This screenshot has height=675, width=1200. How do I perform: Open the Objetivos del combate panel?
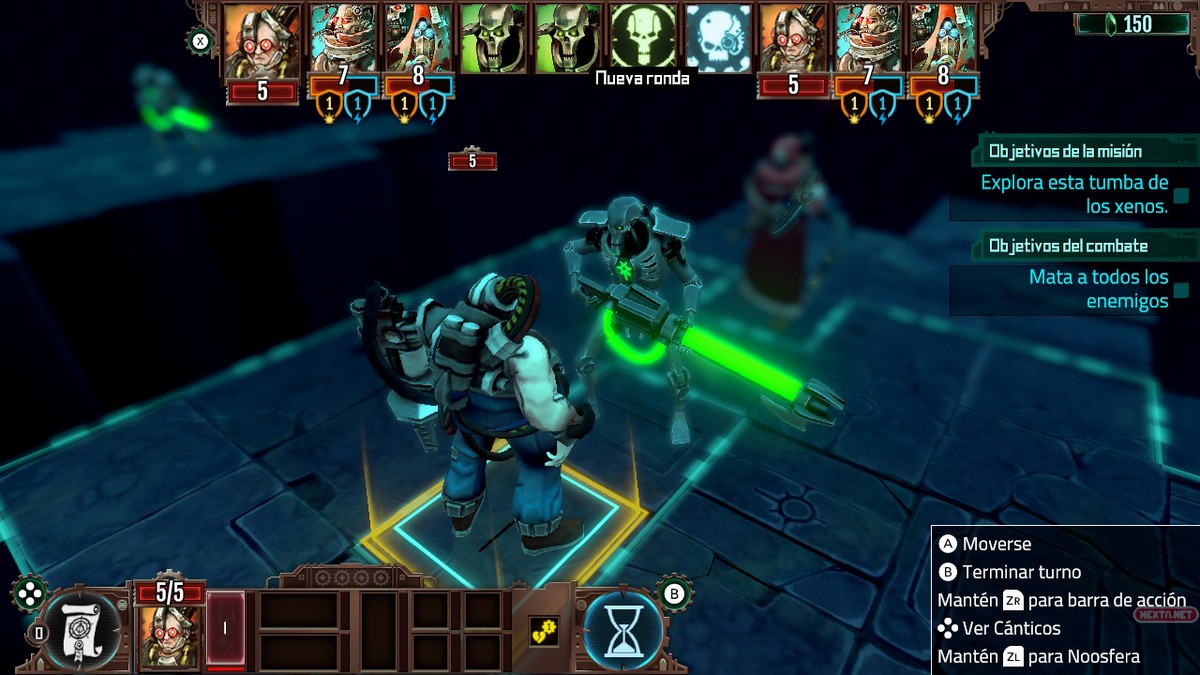pyautogui.click(x=1068, y=246)
